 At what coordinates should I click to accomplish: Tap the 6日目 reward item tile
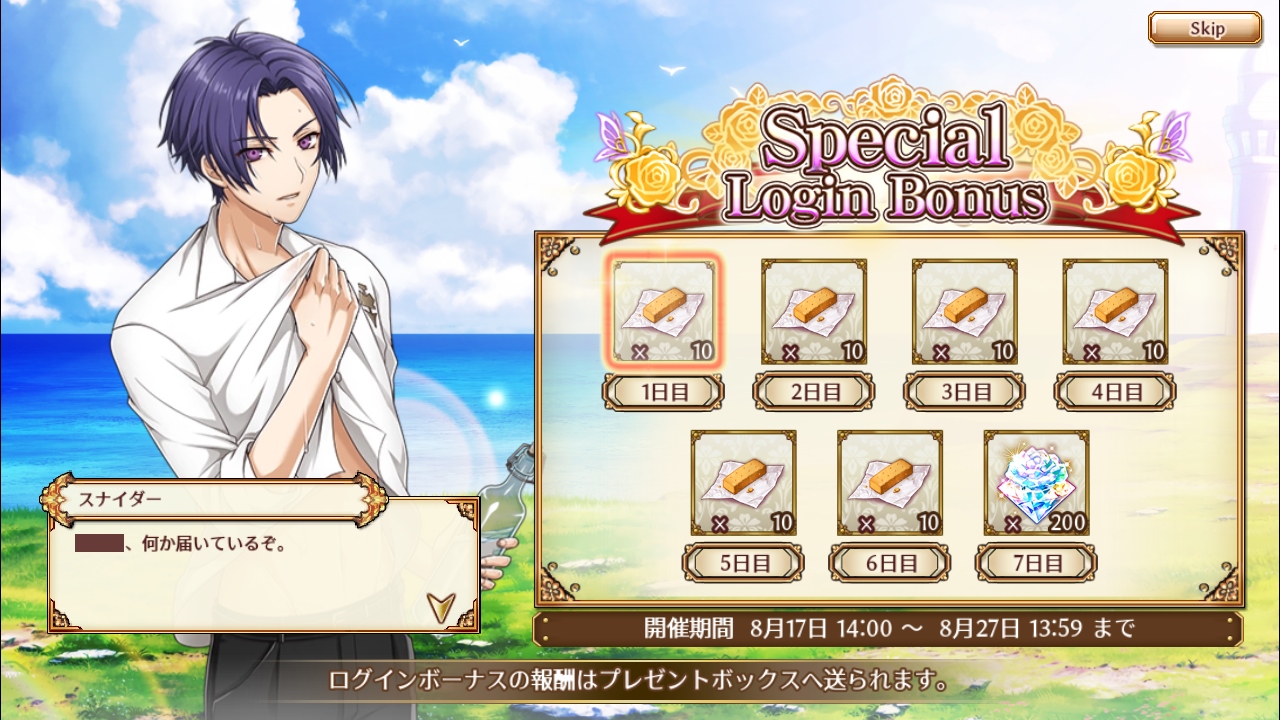point(890,483)
